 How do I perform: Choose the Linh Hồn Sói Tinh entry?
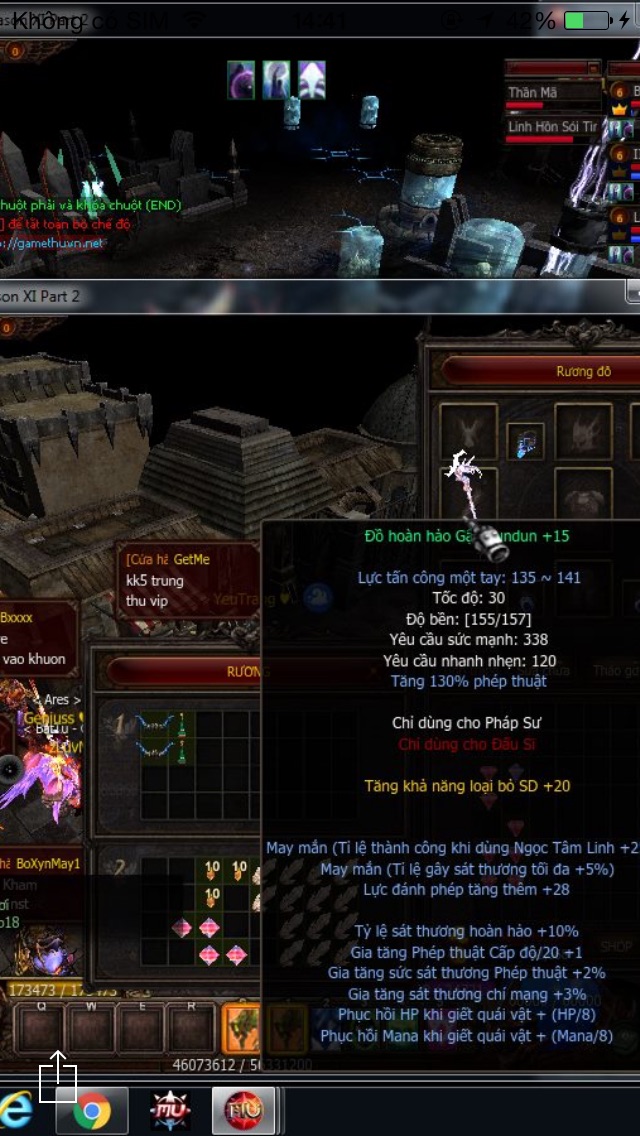point(552,128)
